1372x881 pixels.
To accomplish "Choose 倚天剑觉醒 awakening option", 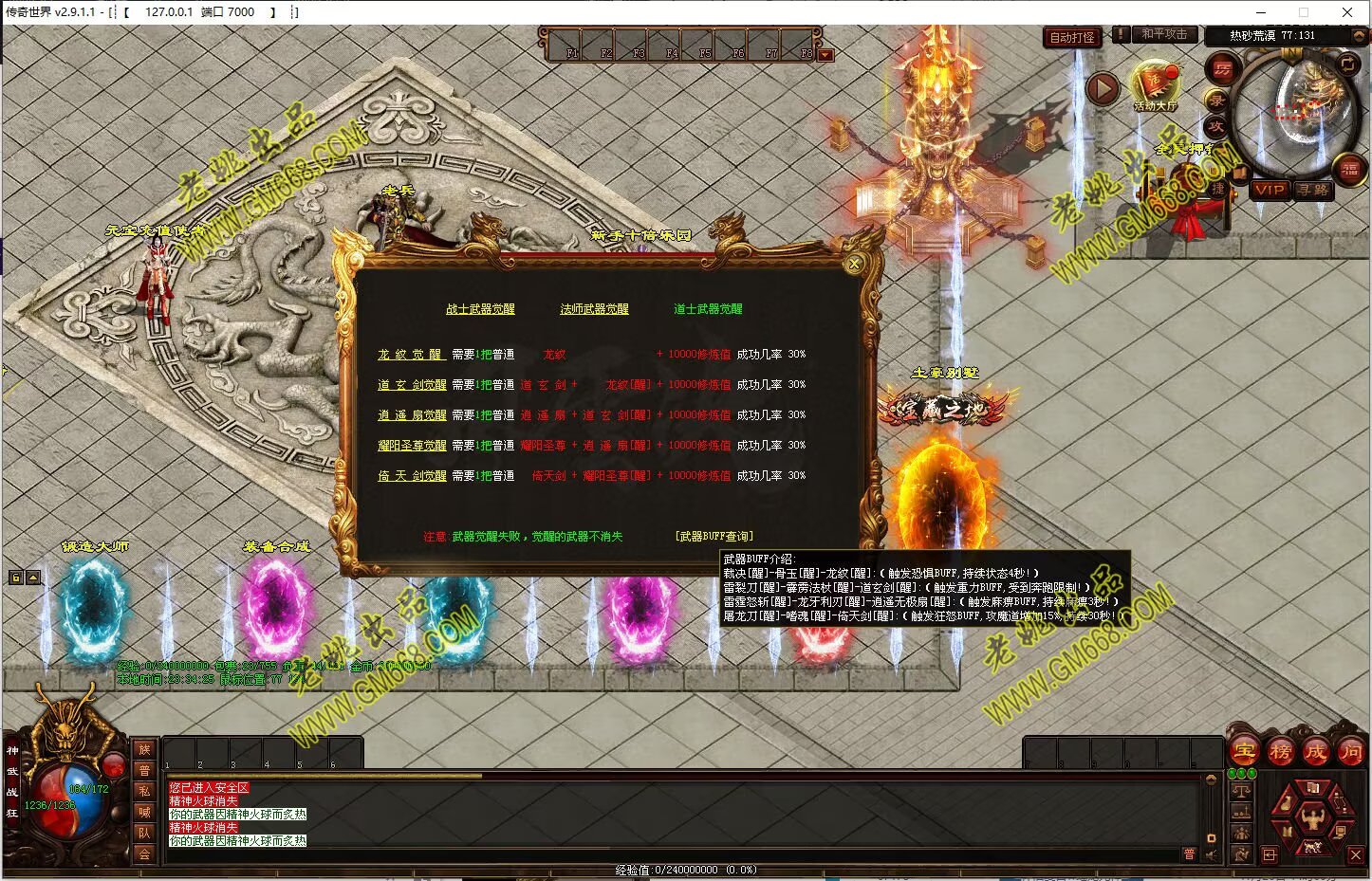I will click(412, 476).
